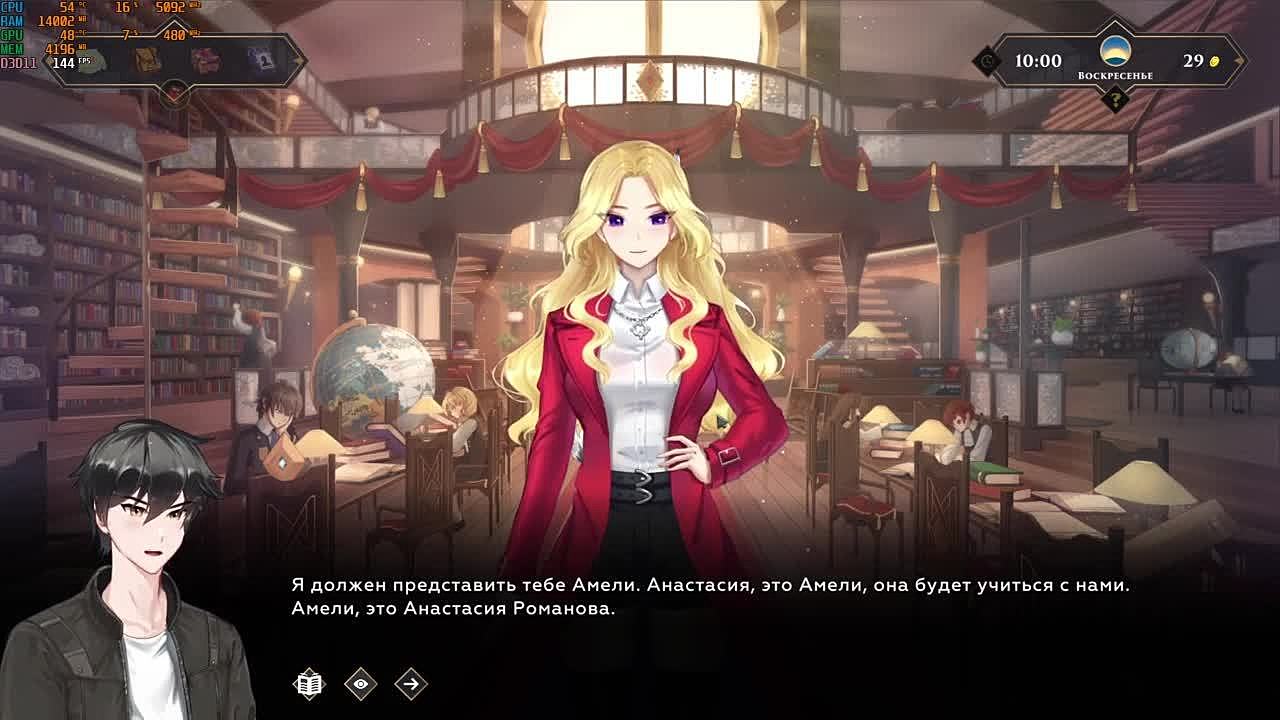Open the purple photo card icon
The height and width of the screenshot is (720, 1280).
click(261, 60)
